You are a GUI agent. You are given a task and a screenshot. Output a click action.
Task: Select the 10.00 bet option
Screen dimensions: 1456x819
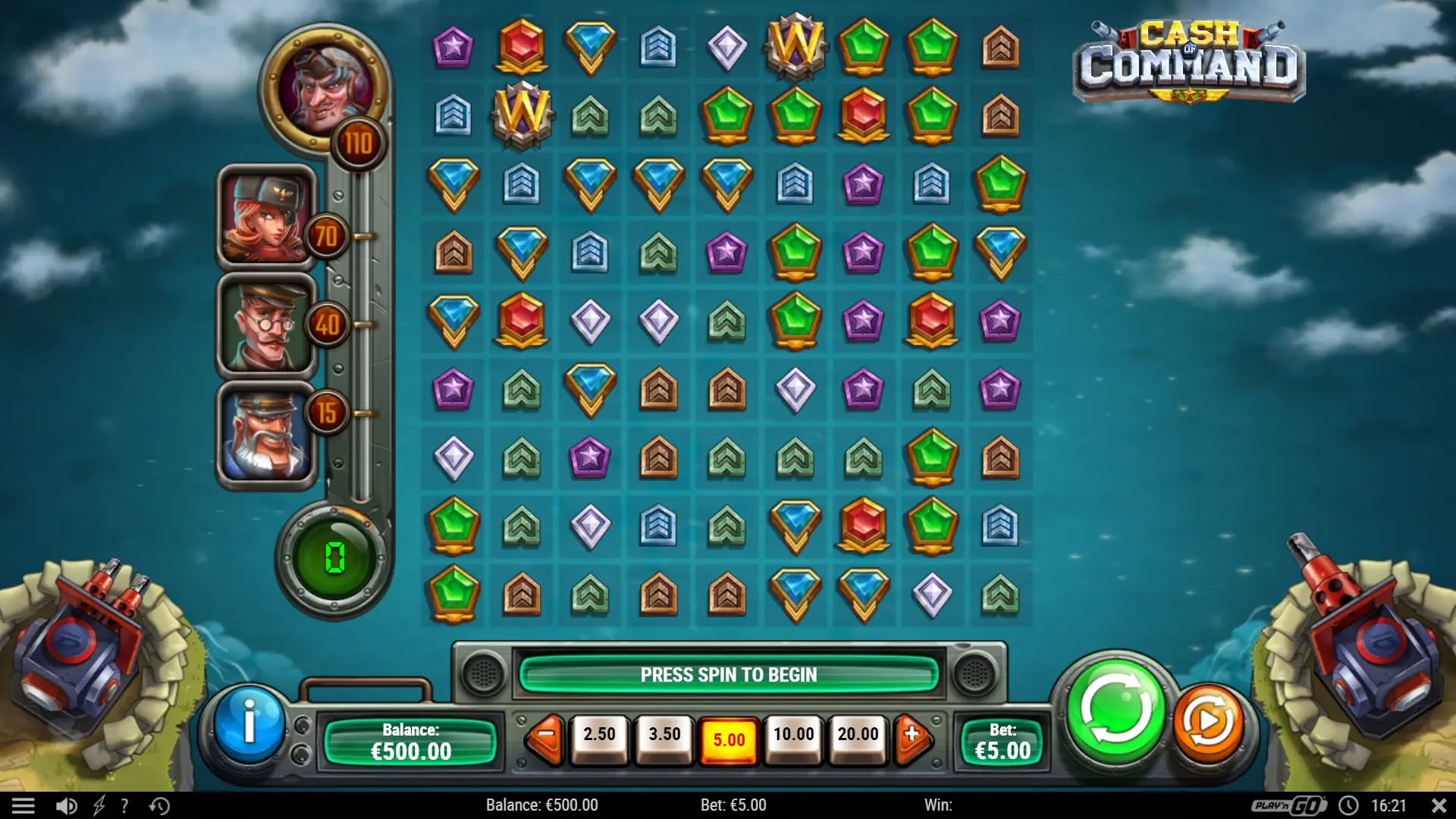click(792, 734)
